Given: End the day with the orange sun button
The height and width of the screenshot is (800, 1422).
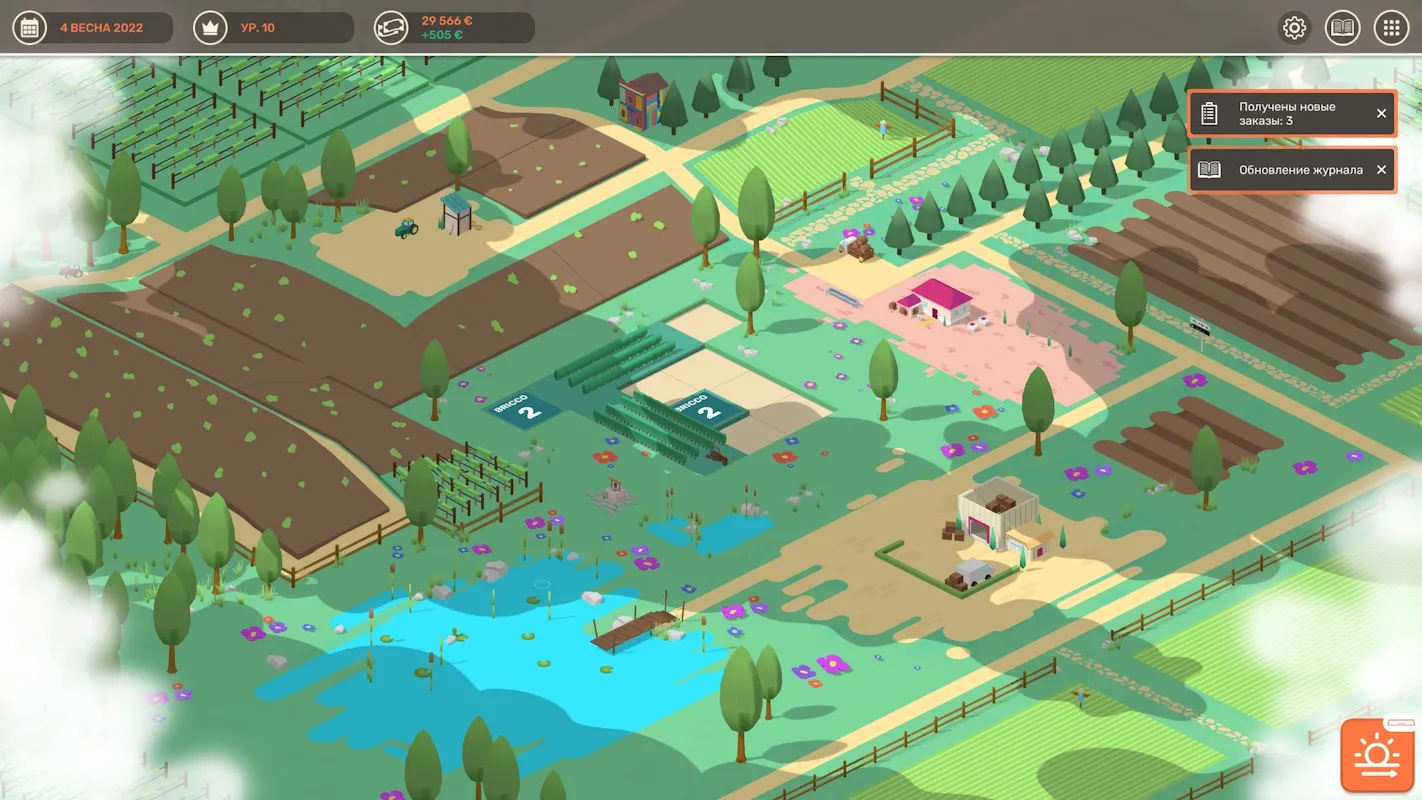Looking at the screenshot, I should coord(1377,755).
